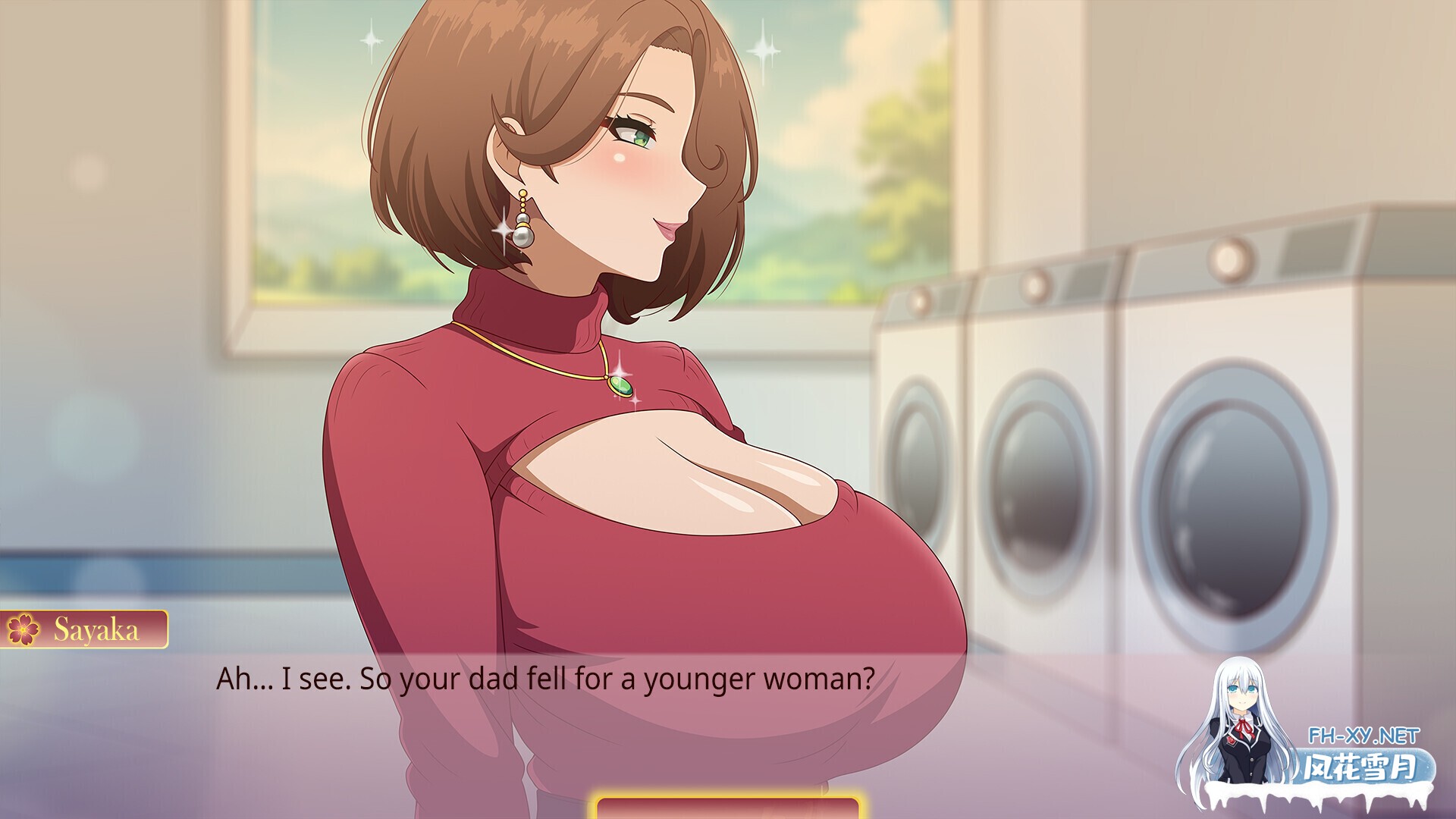The height and width of the screenshot is (819, 1456).
Task: Click the dialogue box to advance the story
Action: (531, 728)
